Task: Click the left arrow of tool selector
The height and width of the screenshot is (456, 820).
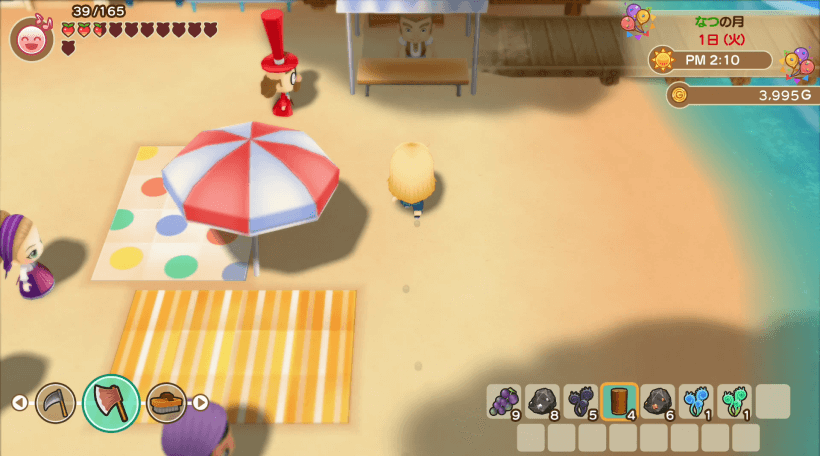Action: pyautogui.click(x=19, y=402)
